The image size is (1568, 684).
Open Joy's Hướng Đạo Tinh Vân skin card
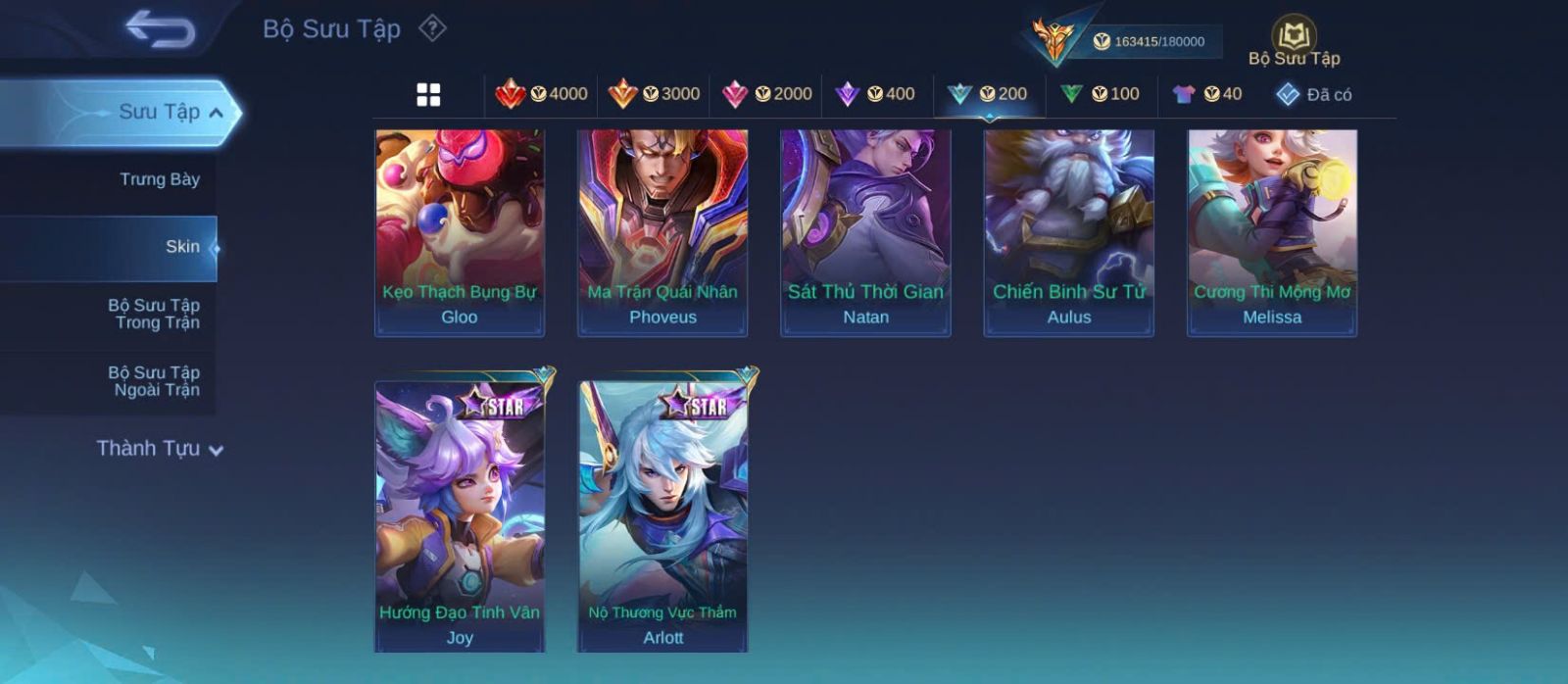[460, 514]
